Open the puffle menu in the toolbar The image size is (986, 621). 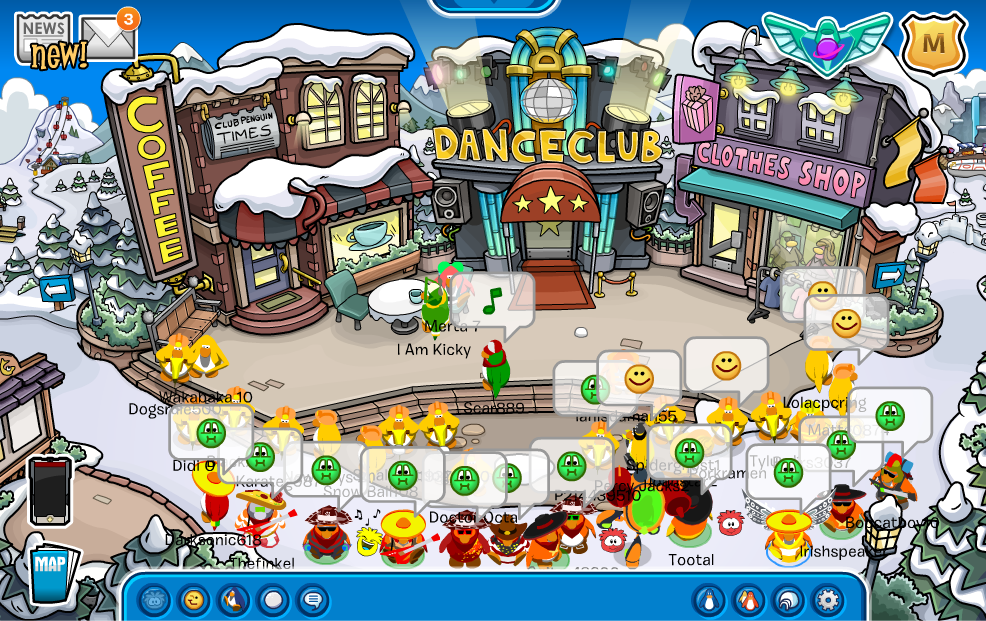point(154,600)
